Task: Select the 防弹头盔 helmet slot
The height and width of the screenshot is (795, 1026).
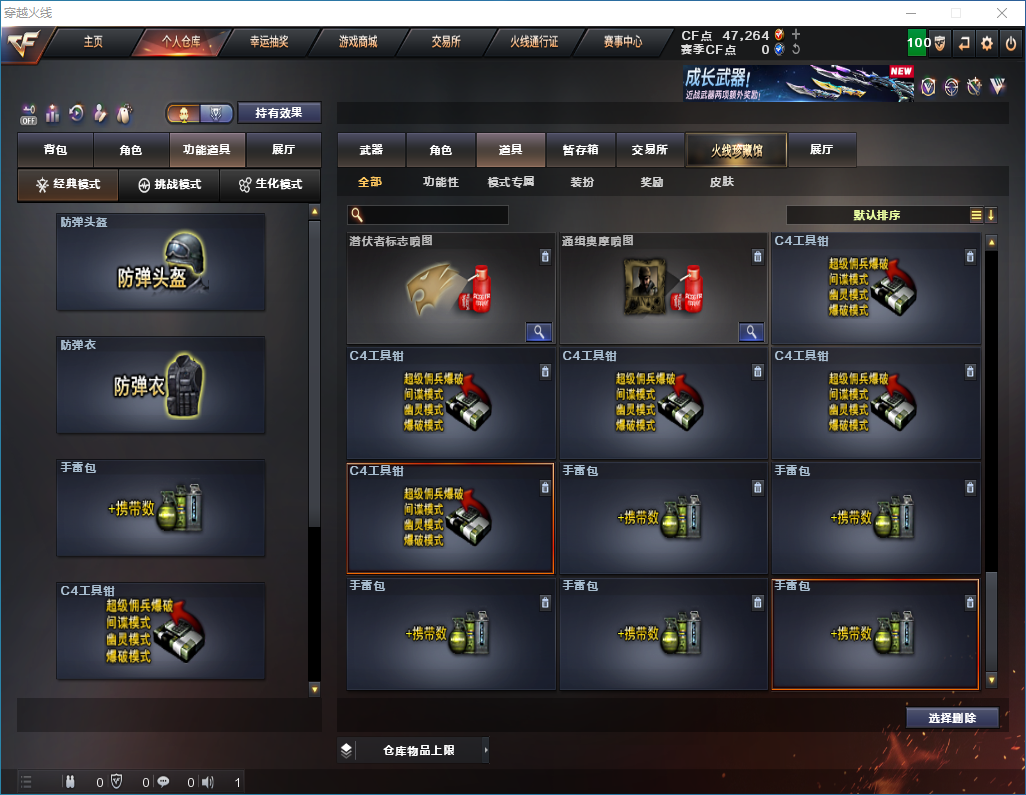Action: click(161, 262)
